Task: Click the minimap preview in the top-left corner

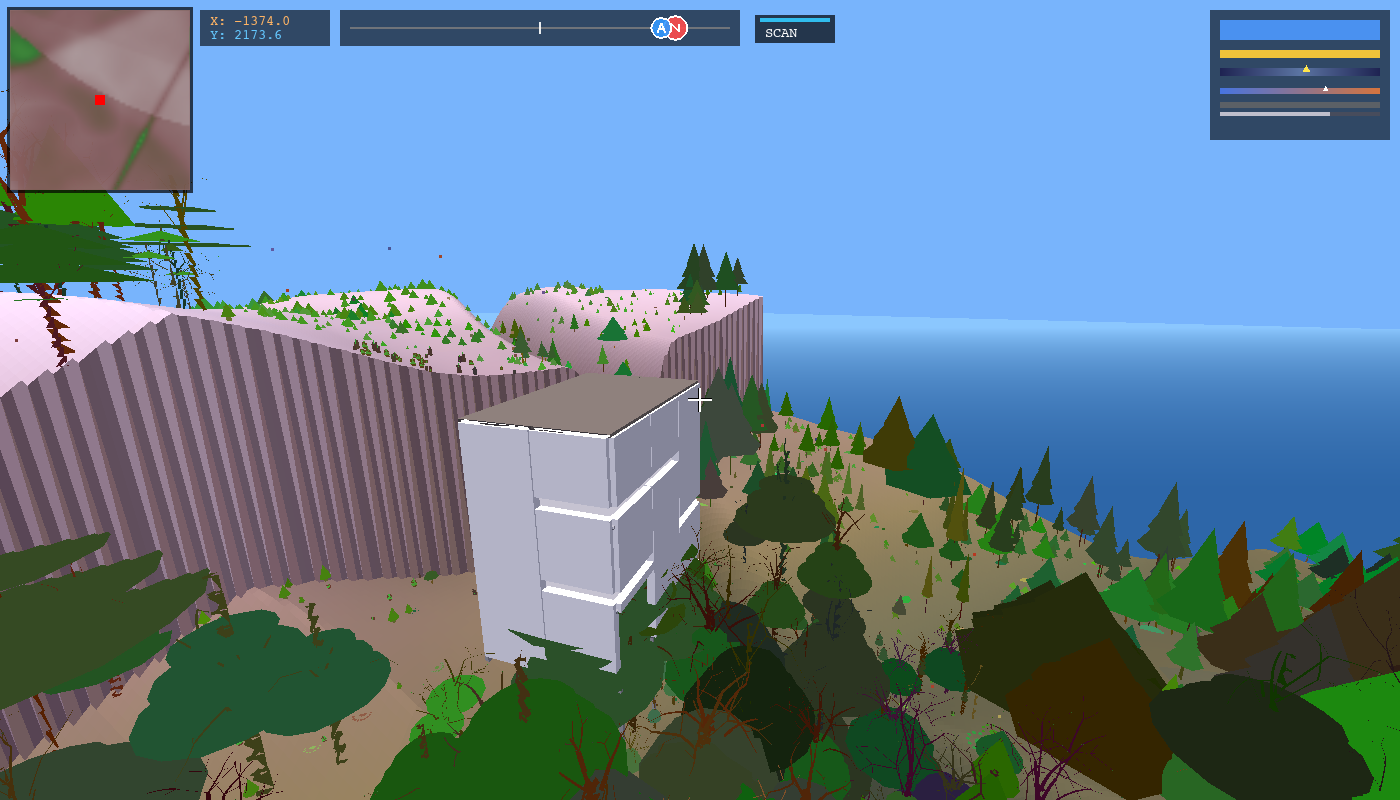Action: [x=100, y=100]
